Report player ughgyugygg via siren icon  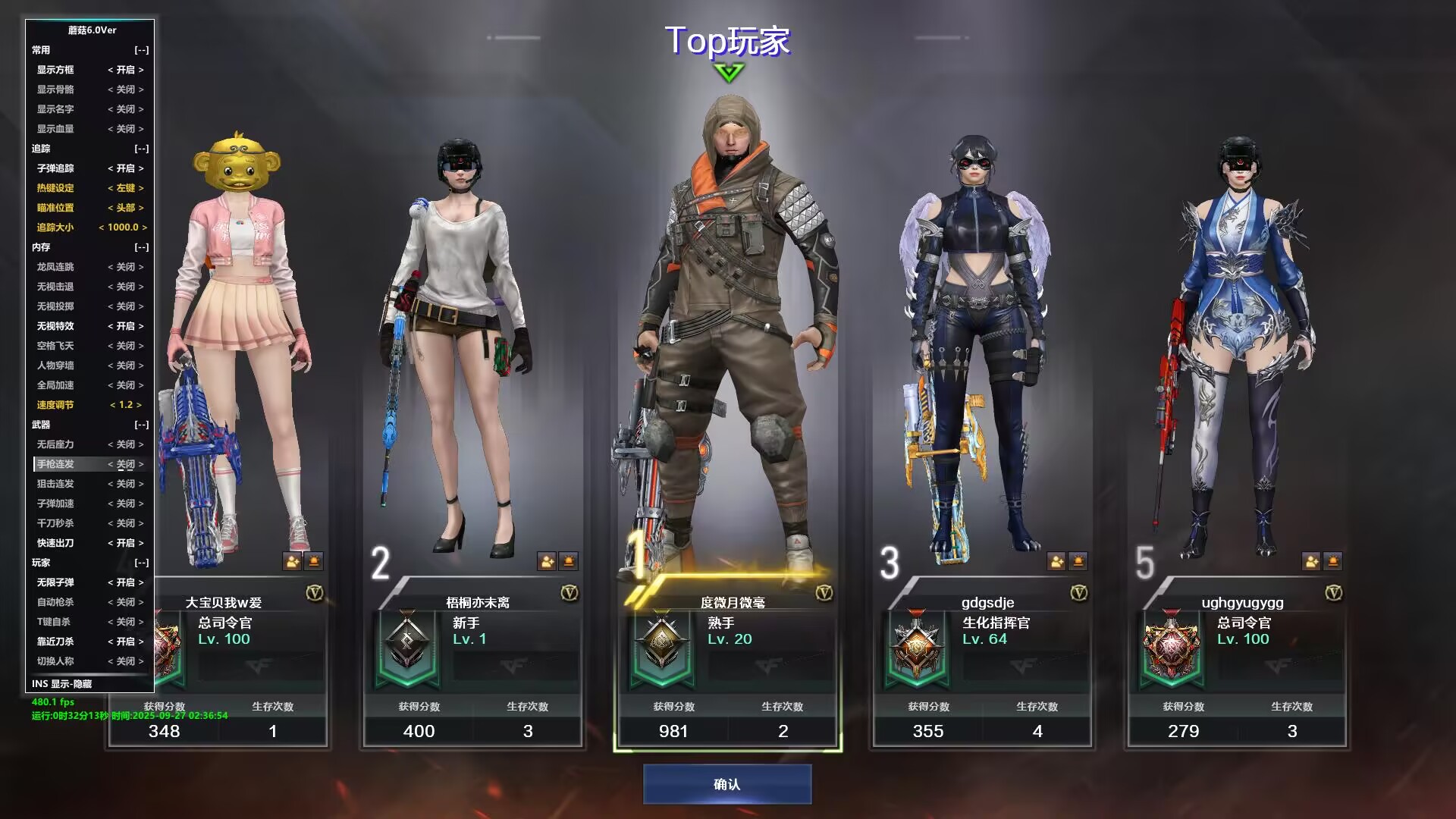(1332, 561)
